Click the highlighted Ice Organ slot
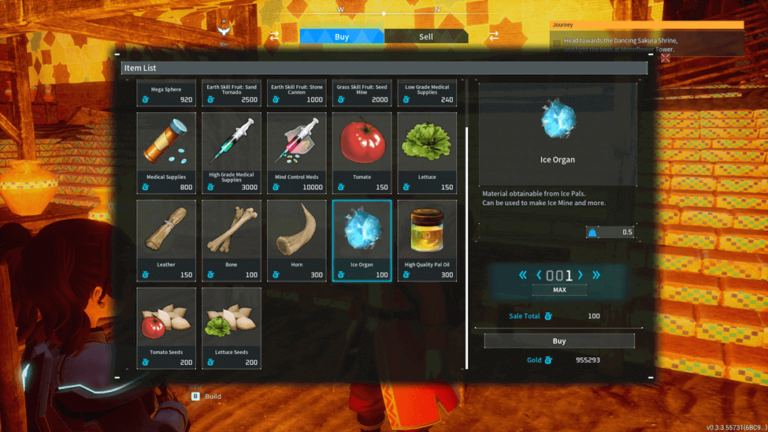 (361, 240)
